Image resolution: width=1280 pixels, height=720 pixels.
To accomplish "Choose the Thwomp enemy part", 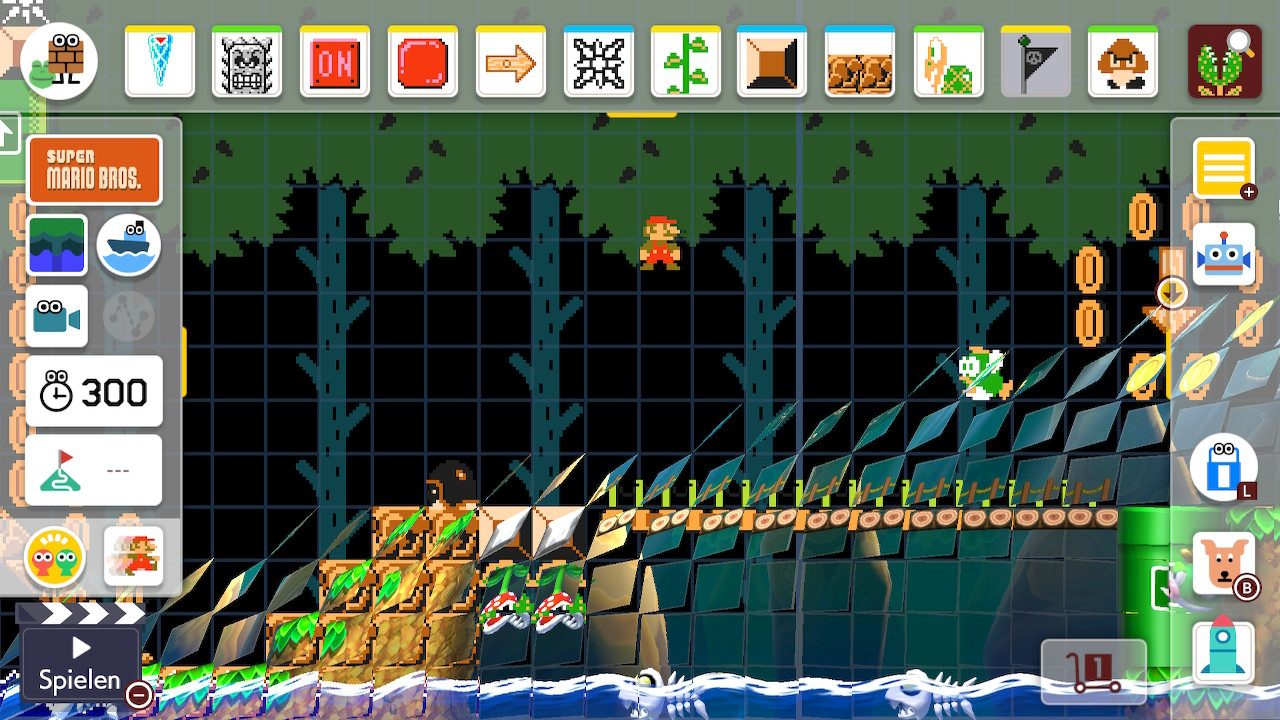I will [x=247, y=62].
